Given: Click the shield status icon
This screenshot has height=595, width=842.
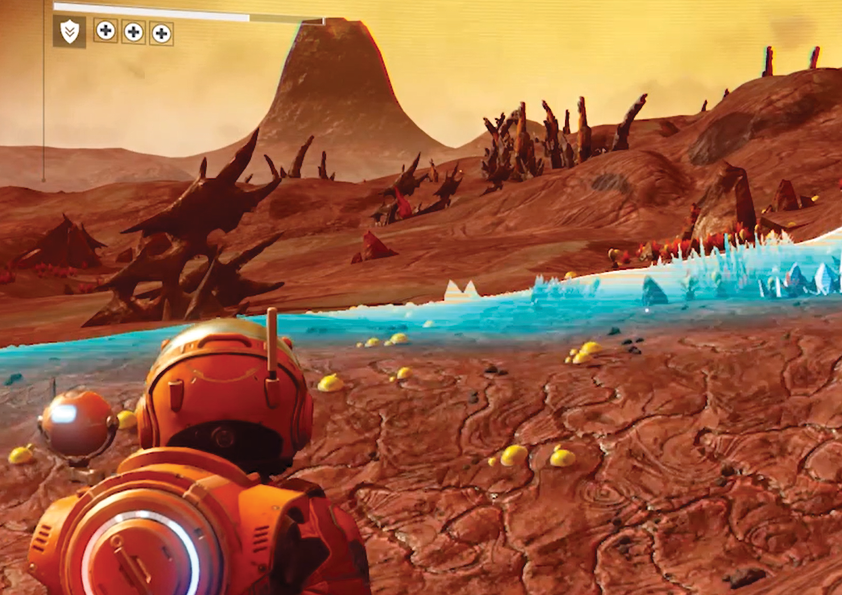Looking at the screenshot, I should pos(69,32).
